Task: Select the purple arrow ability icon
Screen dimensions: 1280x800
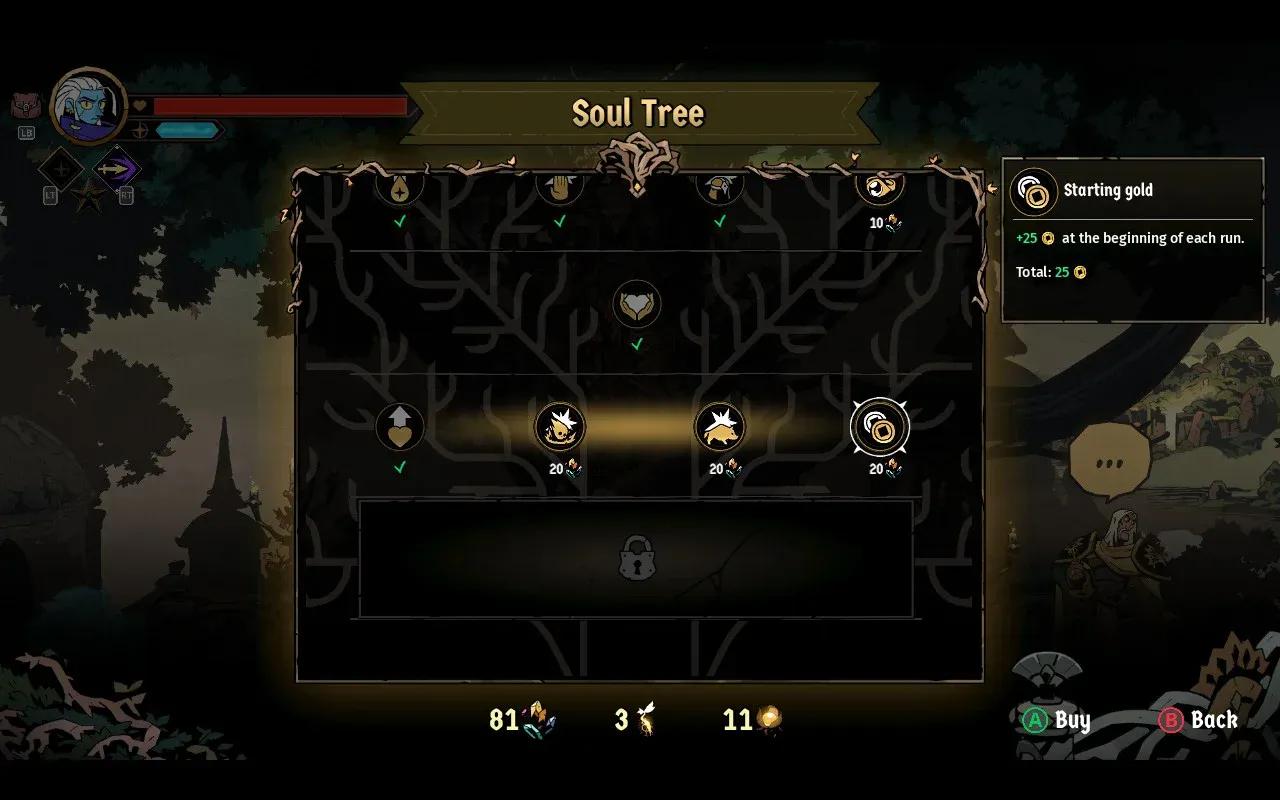Action: click(x=117, y=168)
